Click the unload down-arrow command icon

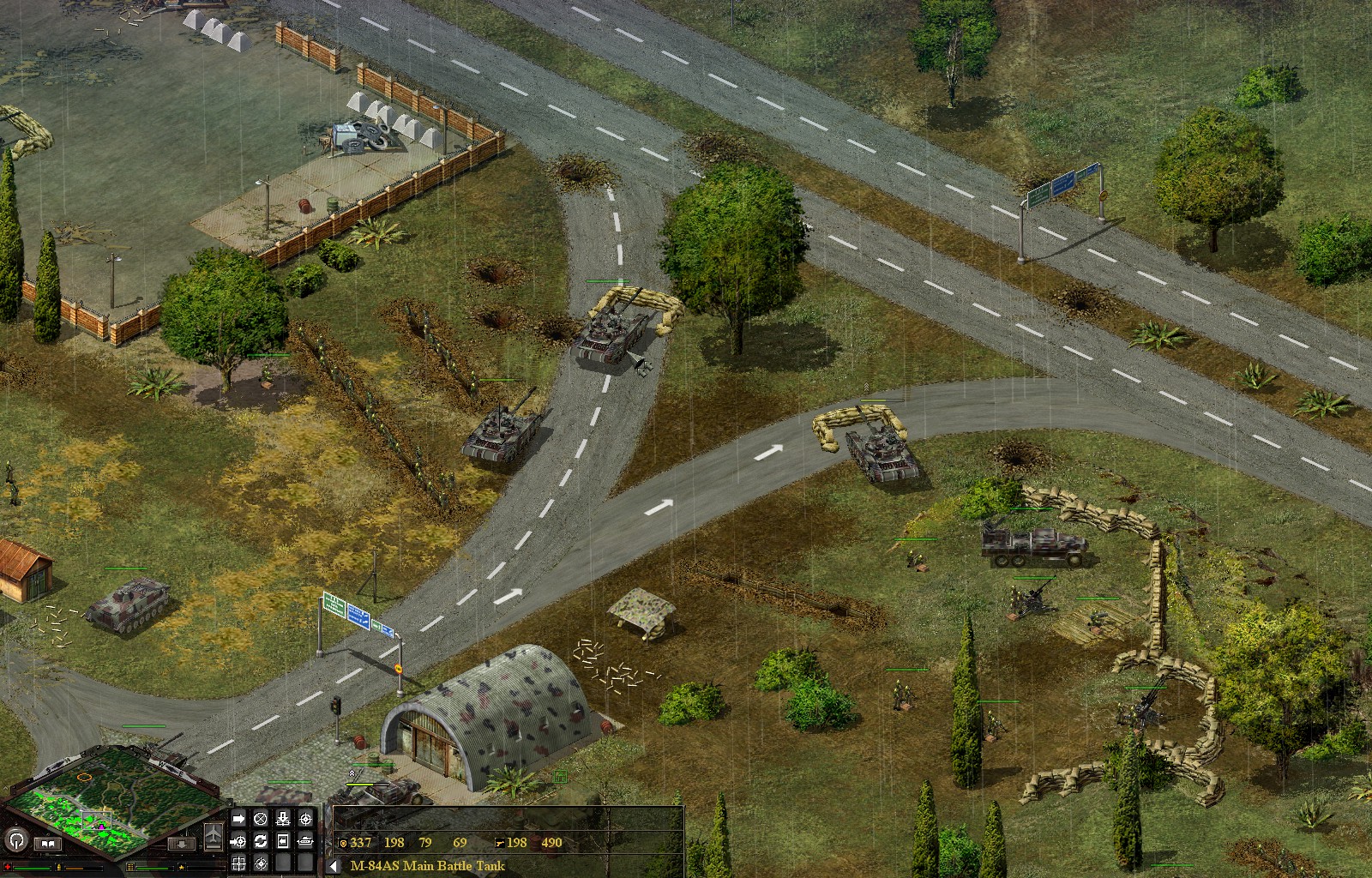click(x=283, y=819)
